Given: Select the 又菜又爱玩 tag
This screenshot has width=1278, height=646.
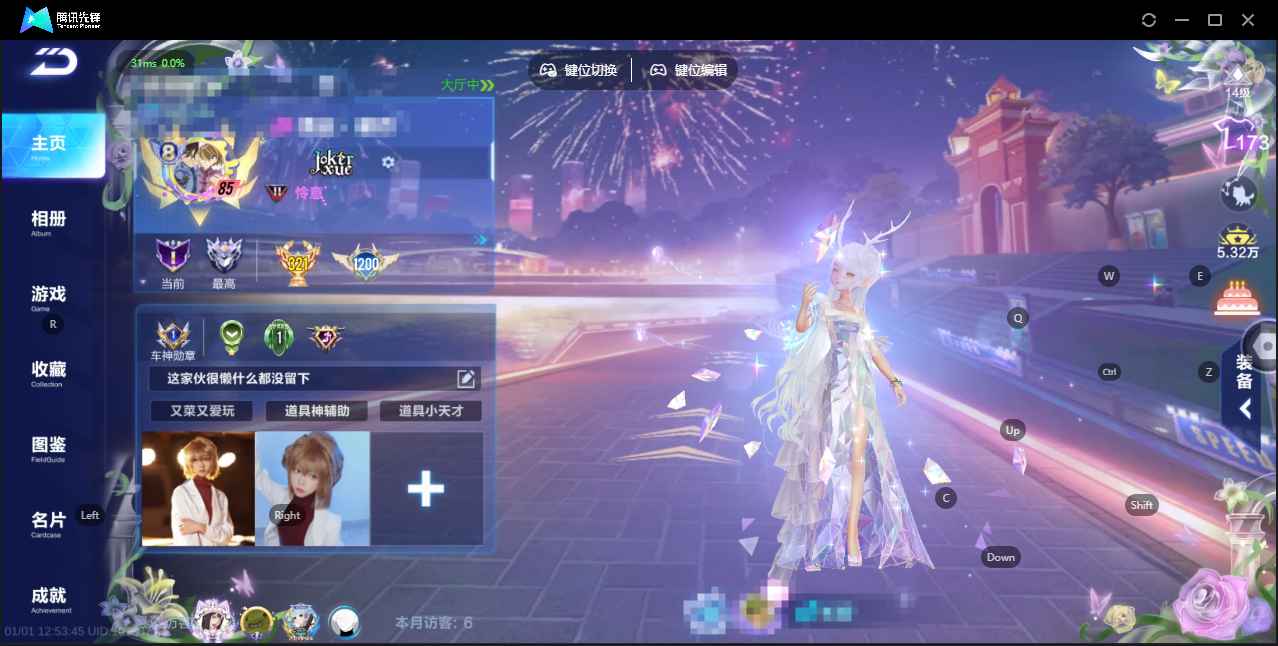Looking at the screenshot, I should [x=201, y=411].
